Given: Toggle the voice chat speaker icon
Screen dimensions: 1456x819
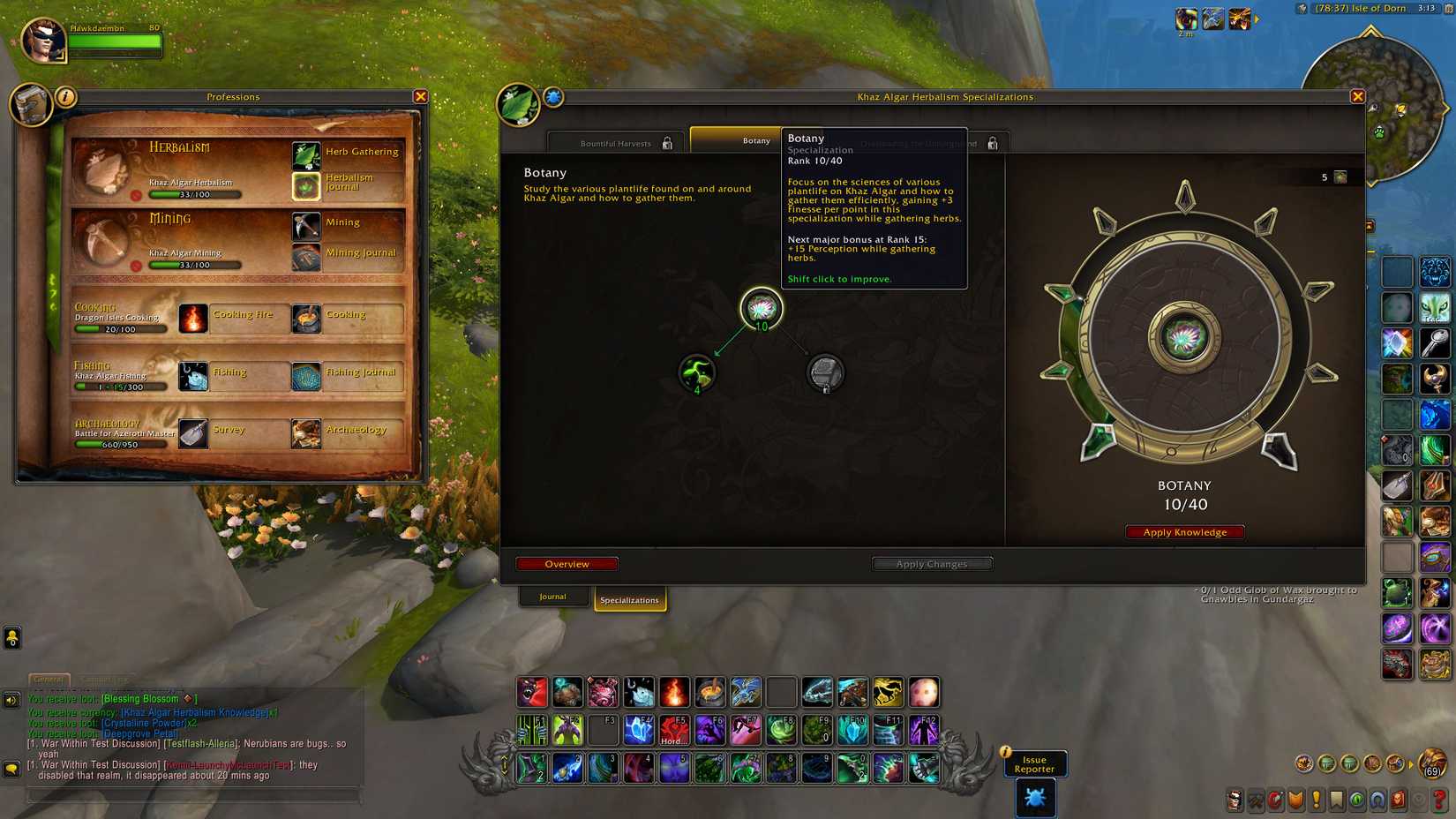Looking at the screenshot, I should [11, 701].
